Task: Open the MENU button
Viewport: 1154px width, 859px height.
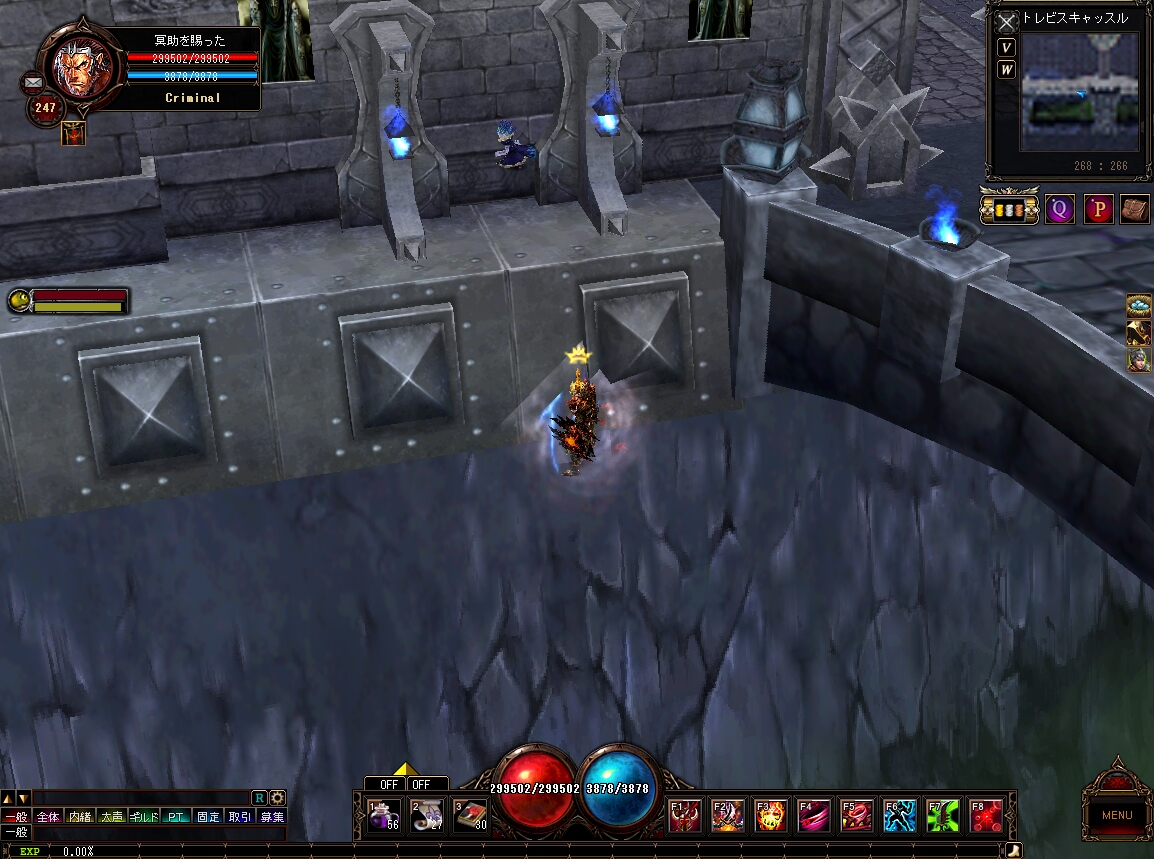Action: point(1117,814)
